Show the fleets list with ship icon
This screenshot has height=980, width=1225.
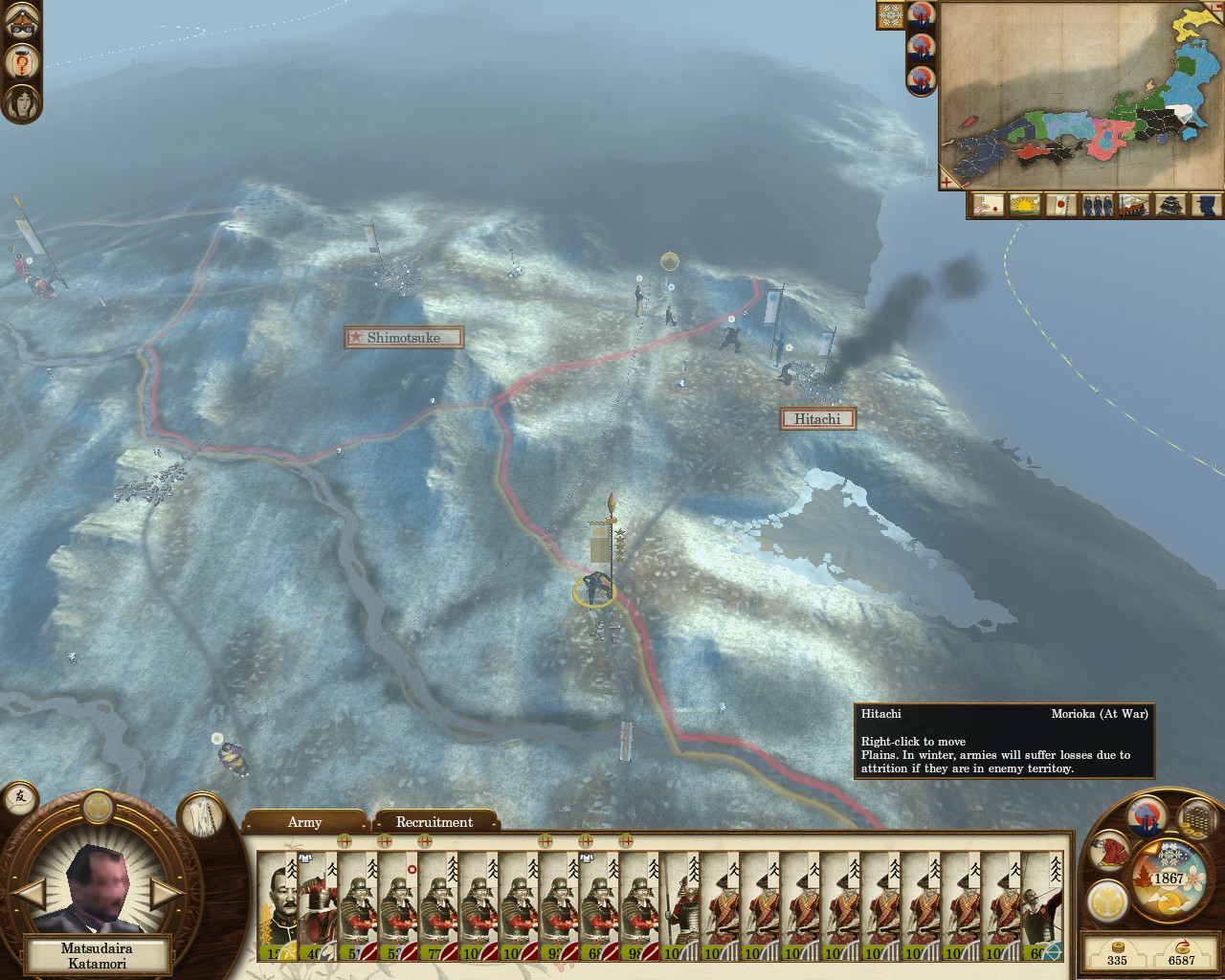click(x=1132, y=205)
